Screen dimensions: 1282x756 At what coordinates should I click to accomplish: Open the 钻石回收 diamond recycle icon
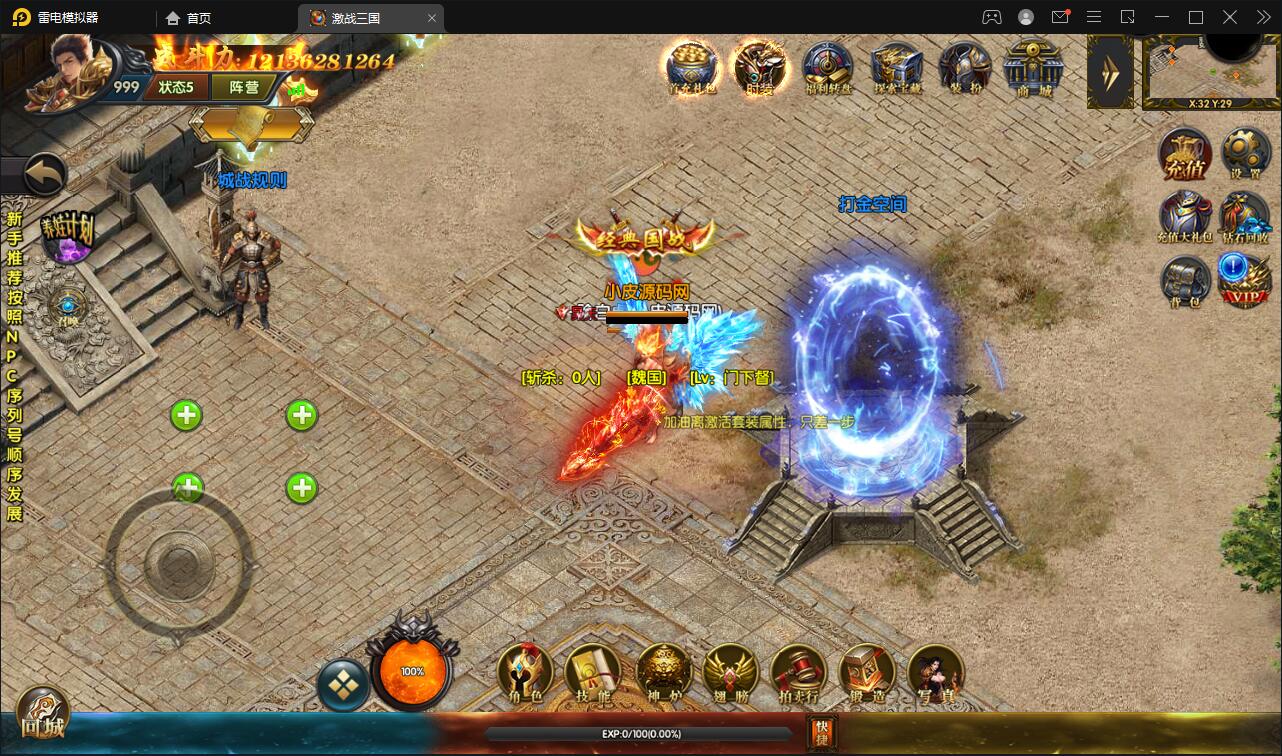click(1245, 216)
